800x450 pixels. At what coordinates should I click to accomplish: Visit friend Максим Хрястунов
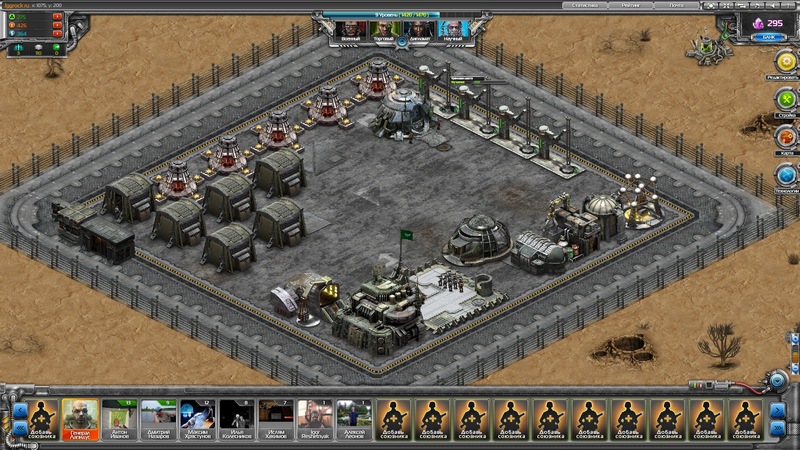coord(197,416)
